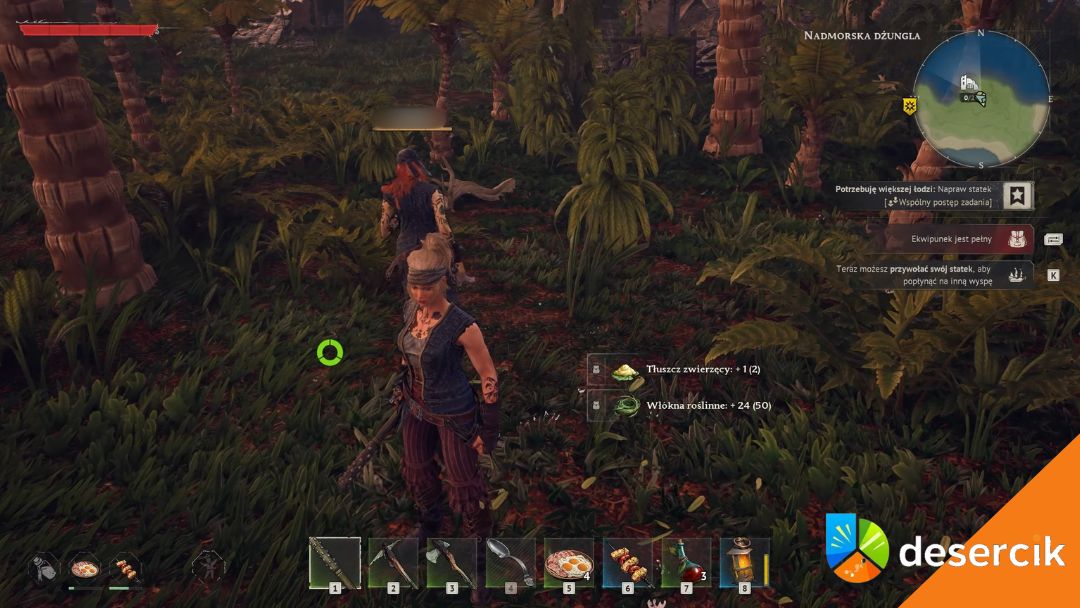Choose the axe hotbar slot
Viewport: 1080px width, 608px height.
pos(452,563)
